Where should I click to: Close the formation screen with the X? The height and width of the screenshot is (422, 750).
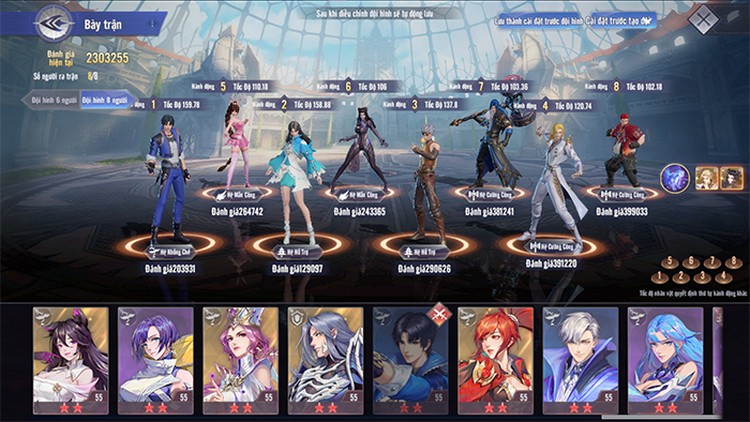click(706, 20)
